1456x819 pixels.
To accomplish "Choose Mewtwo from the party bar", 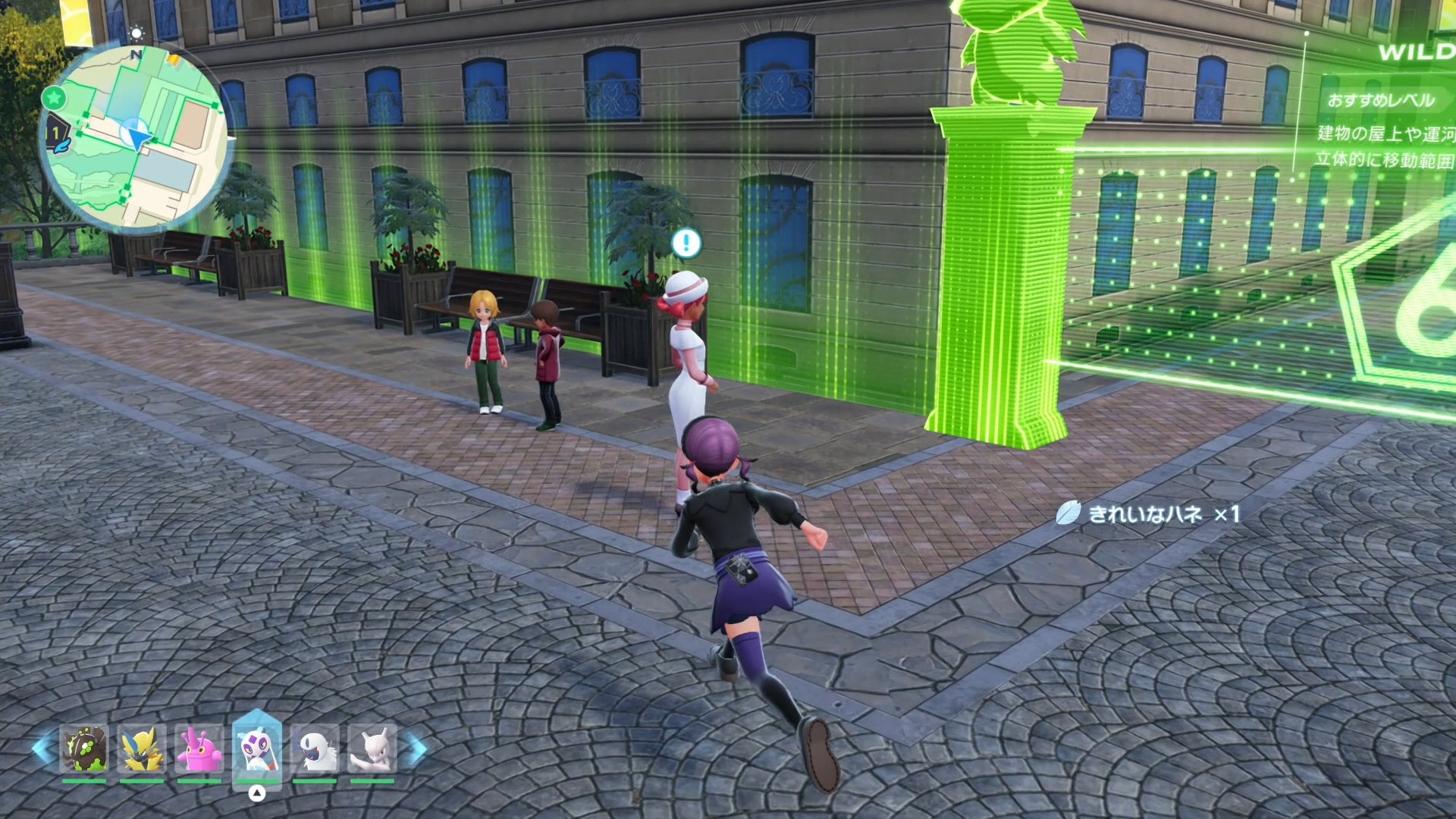I will pos(372,748).
